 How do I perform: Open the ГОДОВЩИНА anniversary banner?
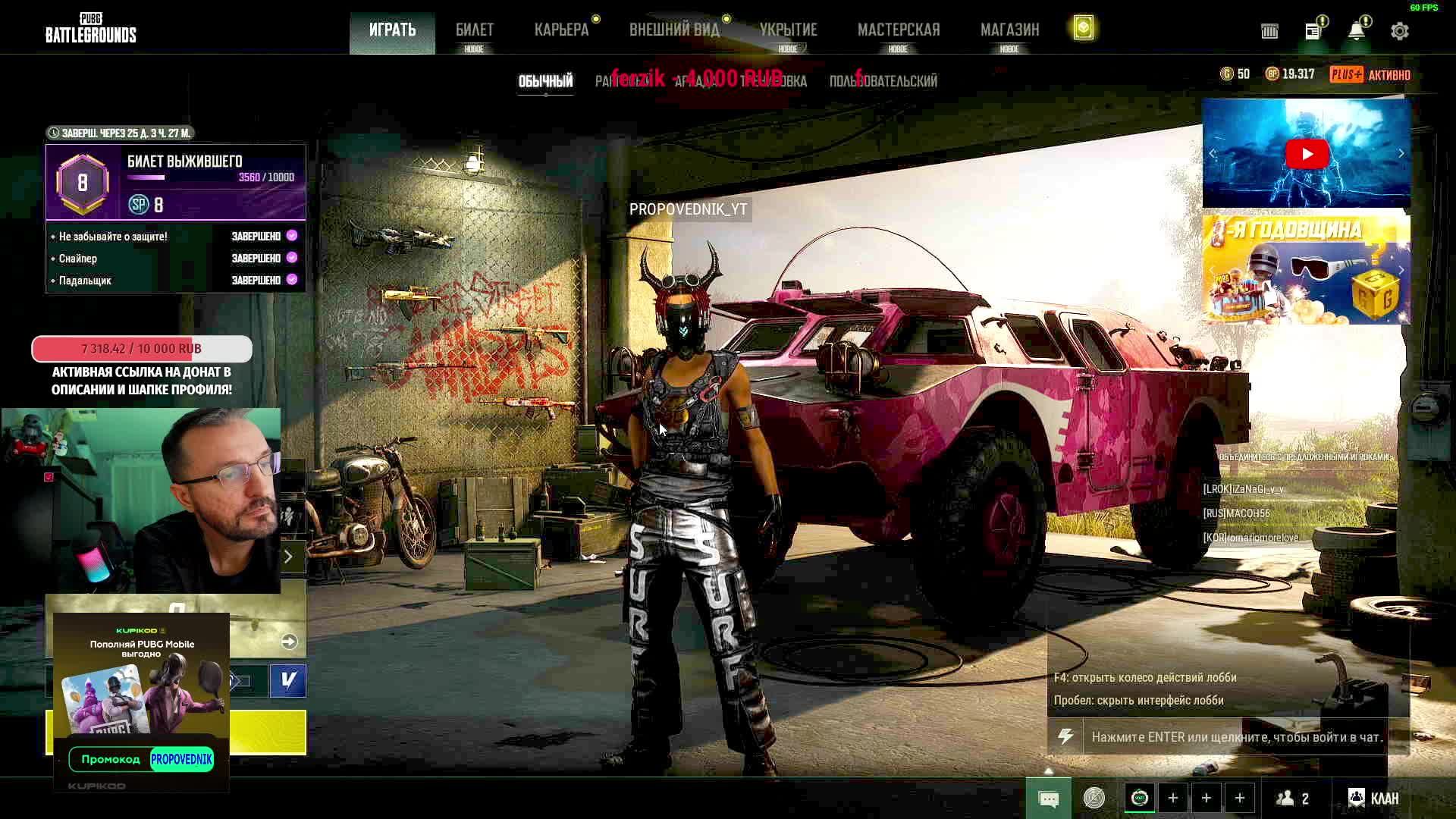1306,270
